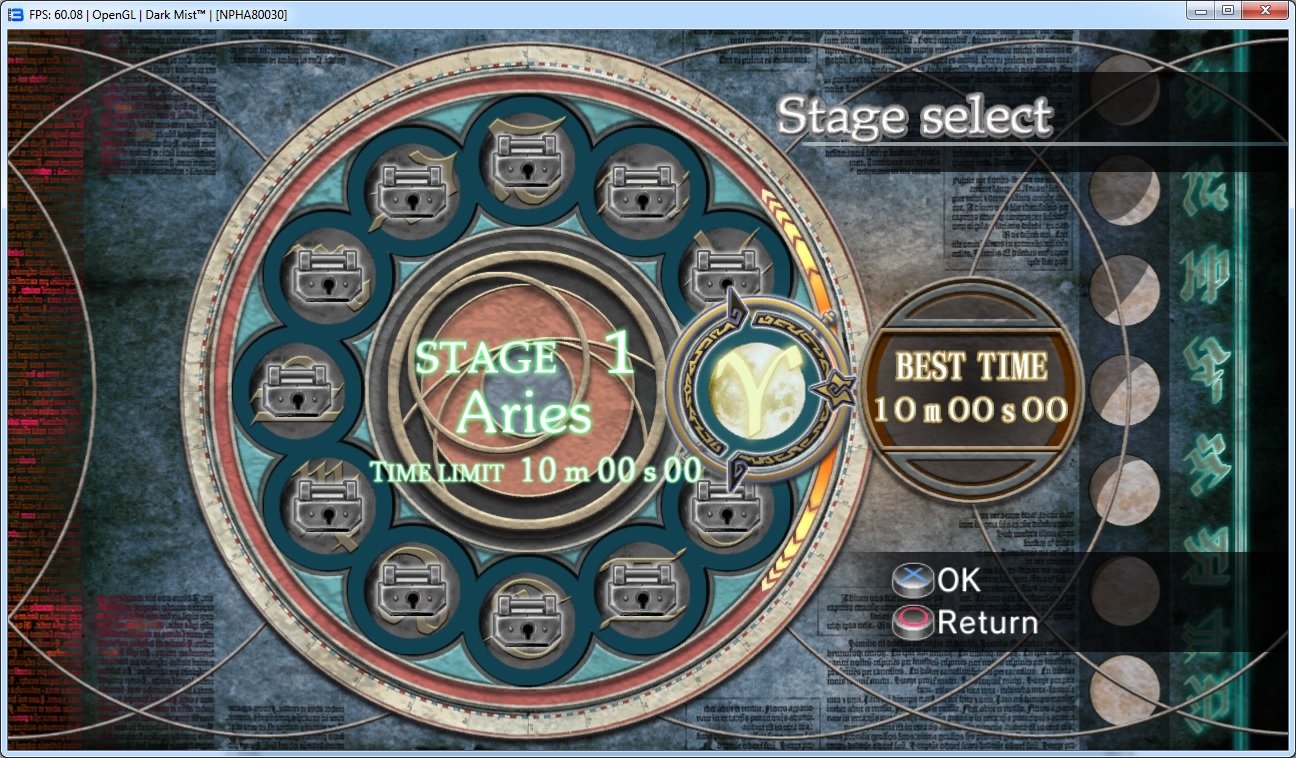Minimize the emulator window
Viewport: 1296px width, 758px height.
[1200, 11]
